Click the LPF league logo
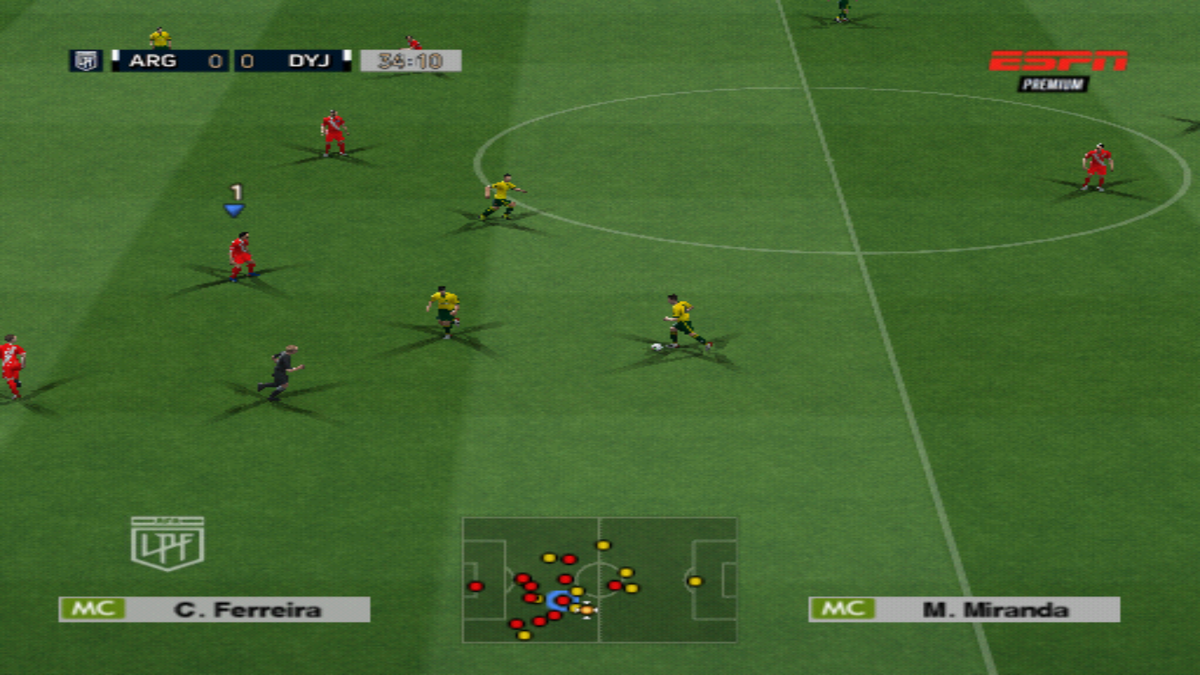The height and width of the screenshot is (675, 1200). tap(167, 543)
